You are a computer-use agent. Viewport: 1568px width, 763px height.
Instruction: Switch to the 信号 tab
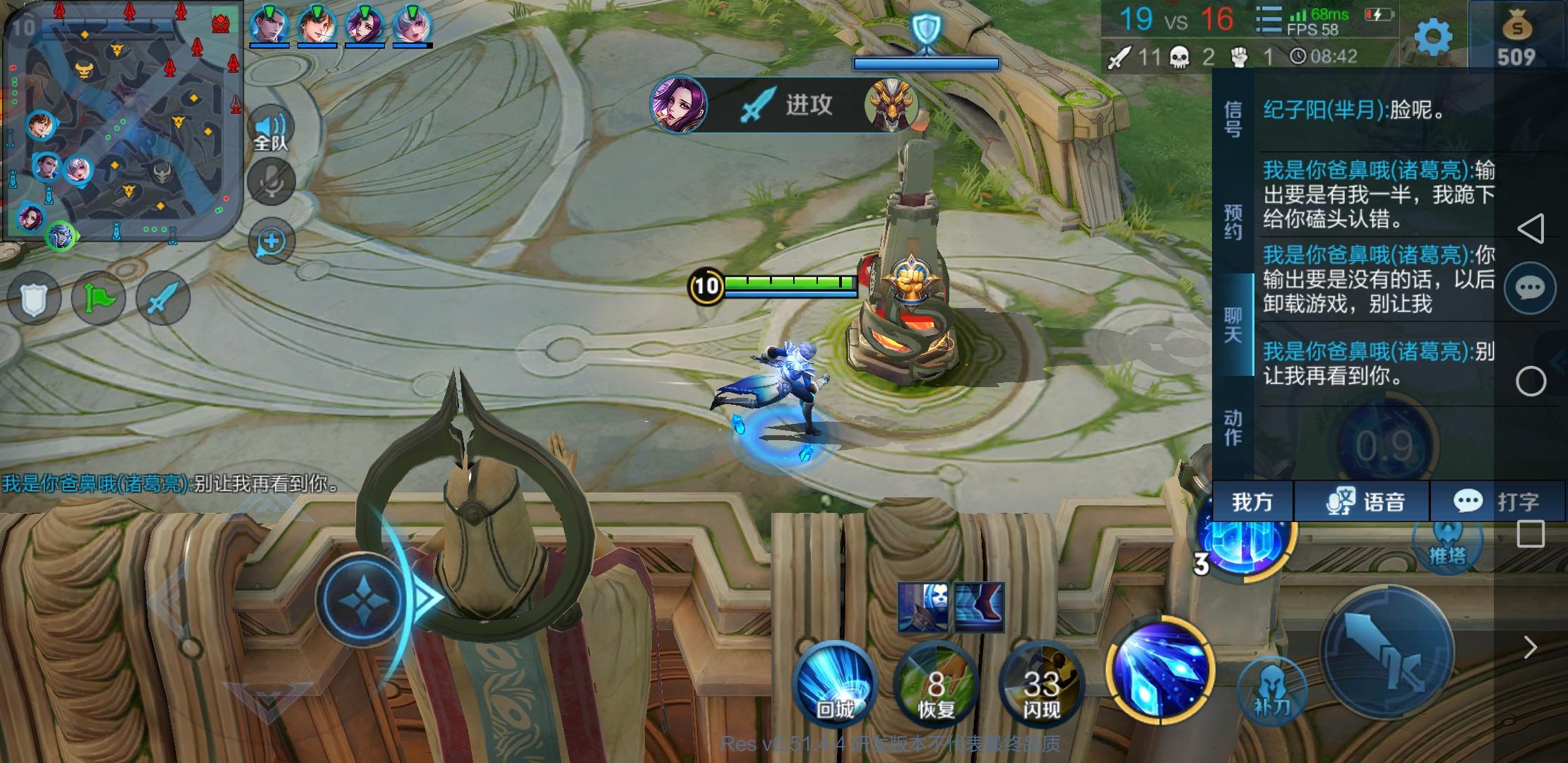pyautogui.click(x=1231, y=119)
